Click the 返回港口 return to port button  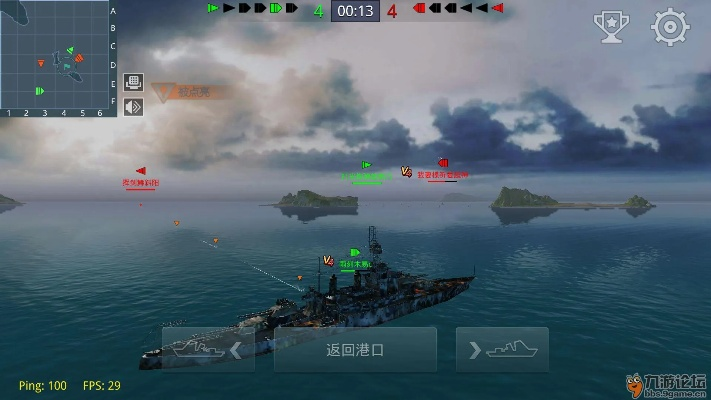coord(355,350)
